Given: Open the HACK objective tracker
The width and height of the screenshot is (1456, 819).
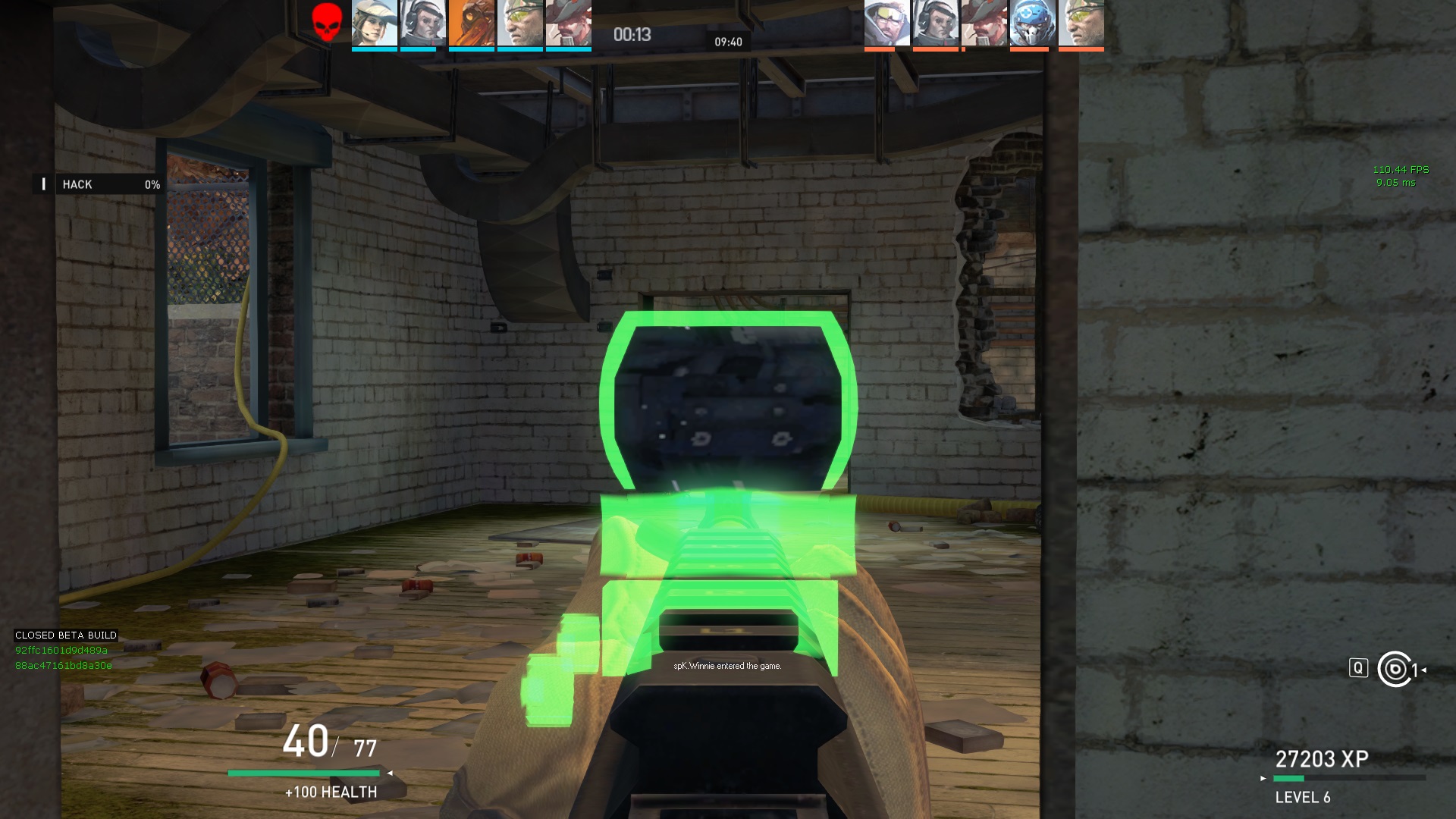Looking at the screenshot, I should click(x=99, y=184).
